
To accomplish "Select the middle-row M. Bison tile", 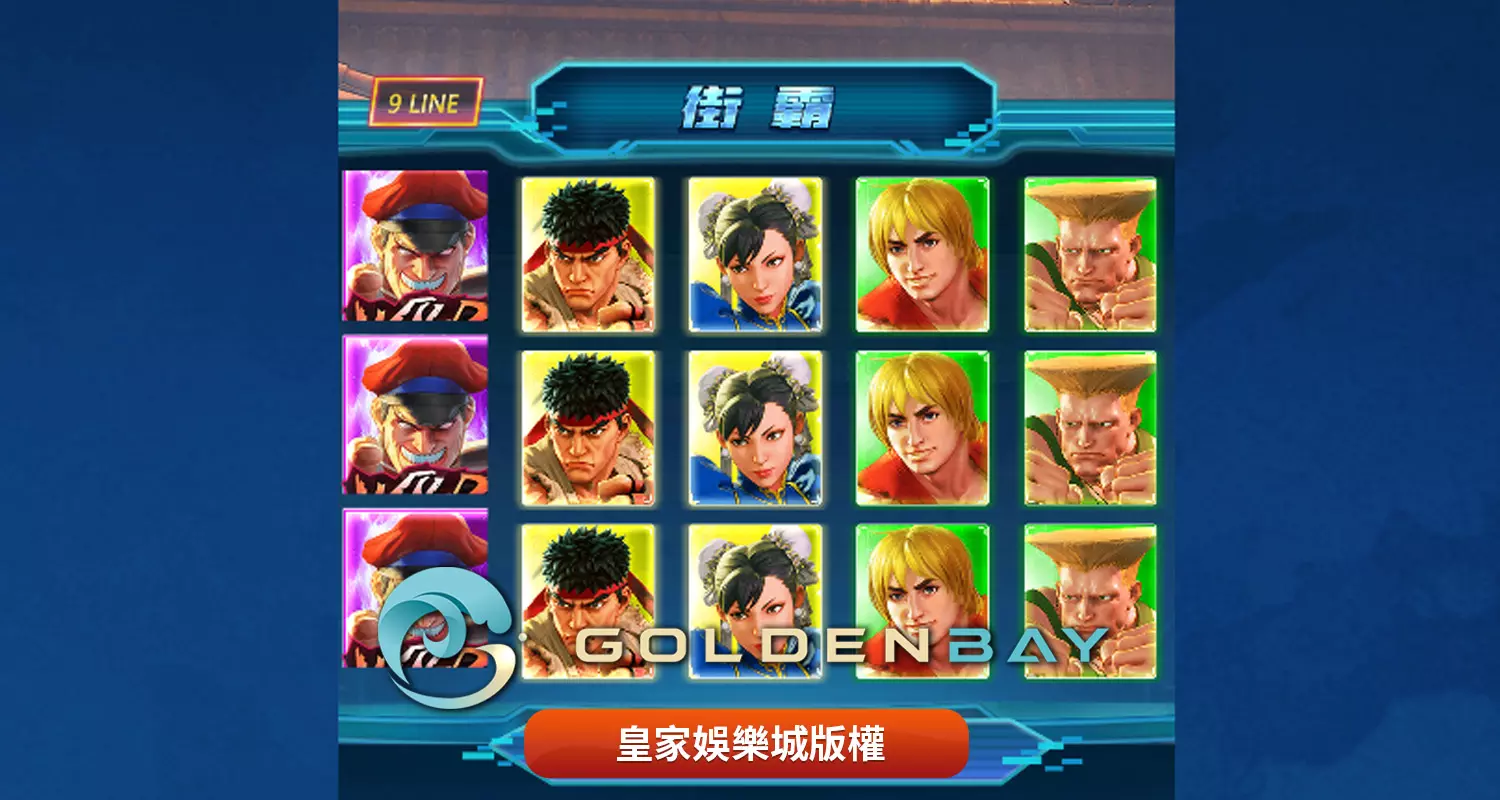I will [415, 425].
